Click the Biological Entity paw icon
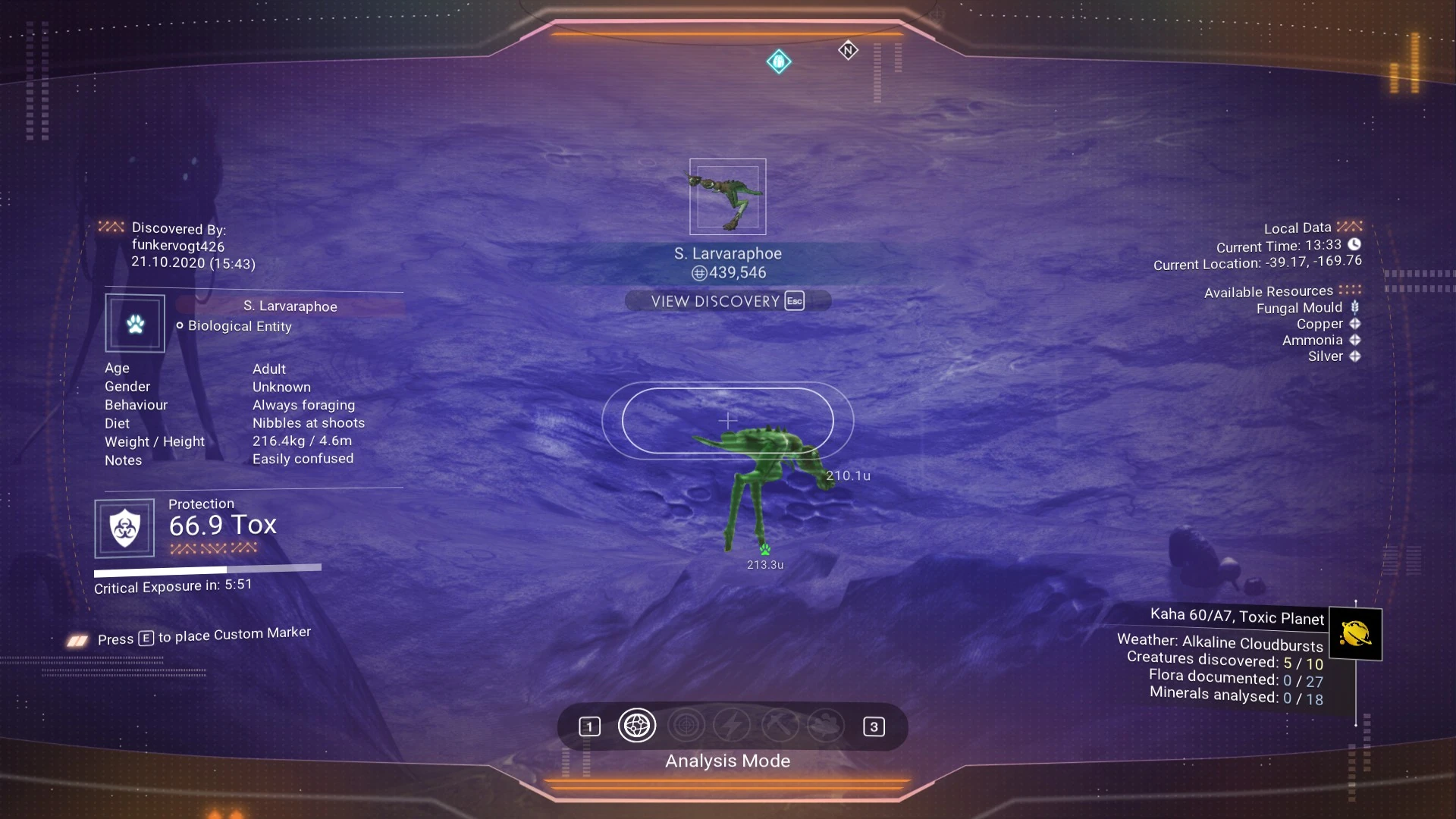Viewport: 1456px width, 819px height. pyautogui.click(x=135, y=324)
